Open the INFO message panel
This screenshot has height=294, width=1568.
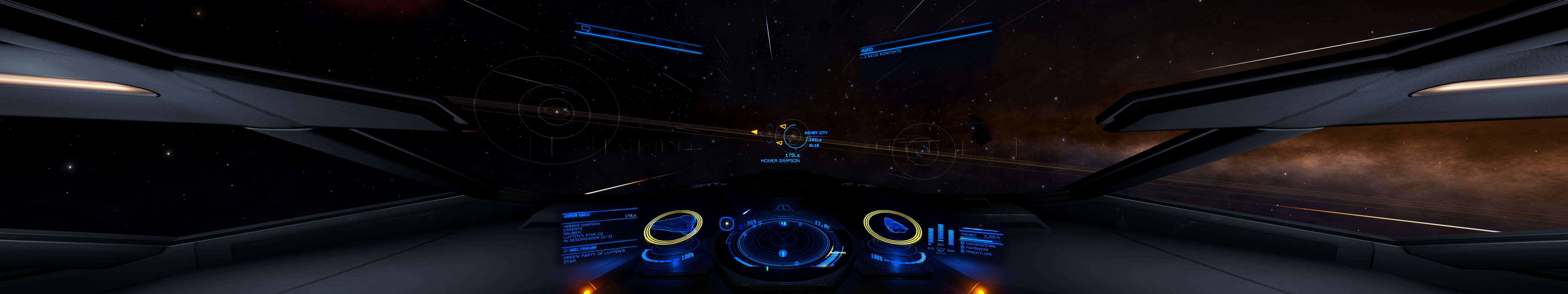tap(867, 49)
